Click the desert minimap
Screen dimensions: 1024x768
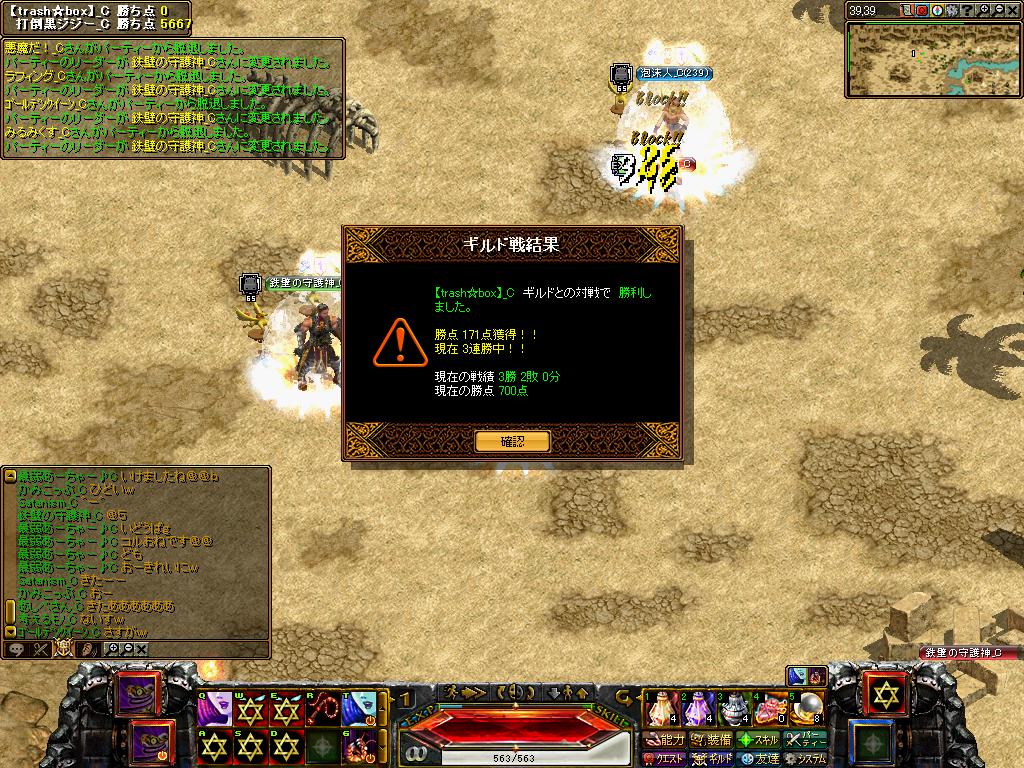(932, 58)
